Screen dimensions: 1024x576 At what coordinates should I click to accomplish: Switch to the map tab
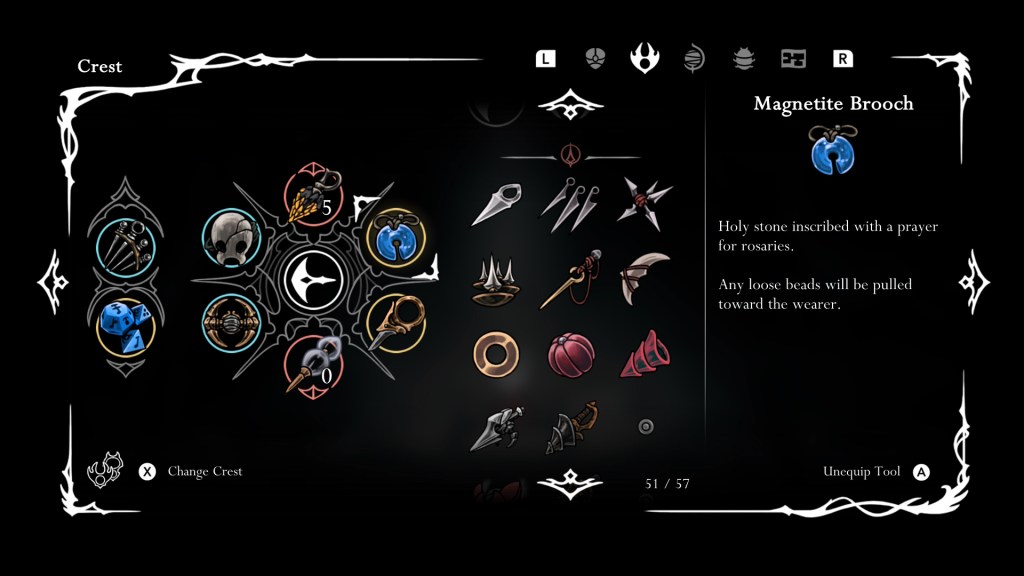coord(793,58)
